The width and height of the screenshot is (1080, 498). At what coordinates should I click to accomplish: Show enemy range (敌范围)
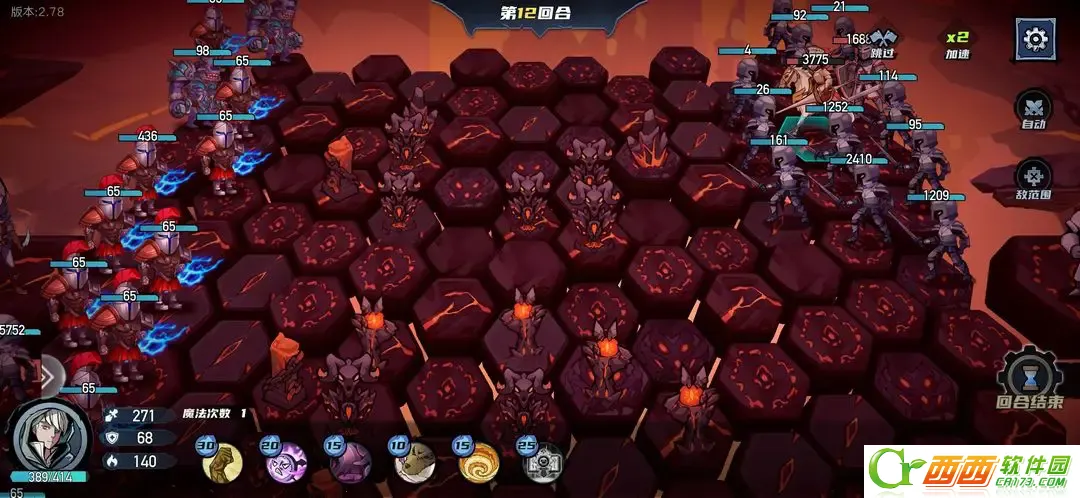tap(1033, 182)
